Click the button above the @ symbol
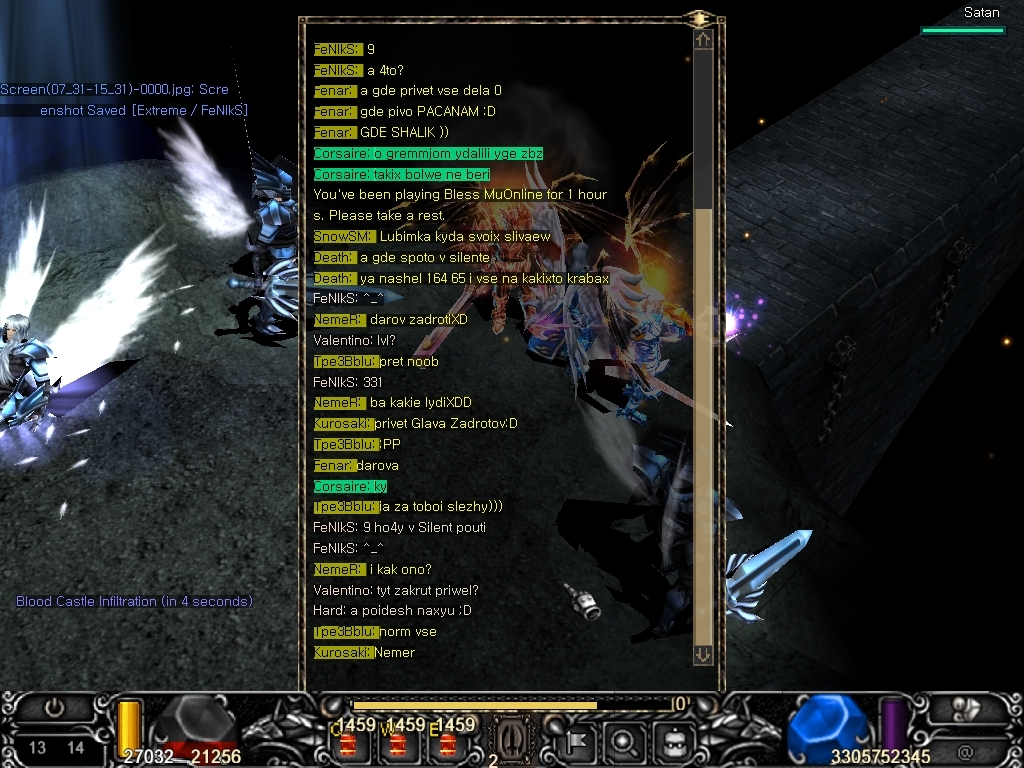The width and height of the screenshot is (1024, 768). pyautogui.click(x=966, y=708)
